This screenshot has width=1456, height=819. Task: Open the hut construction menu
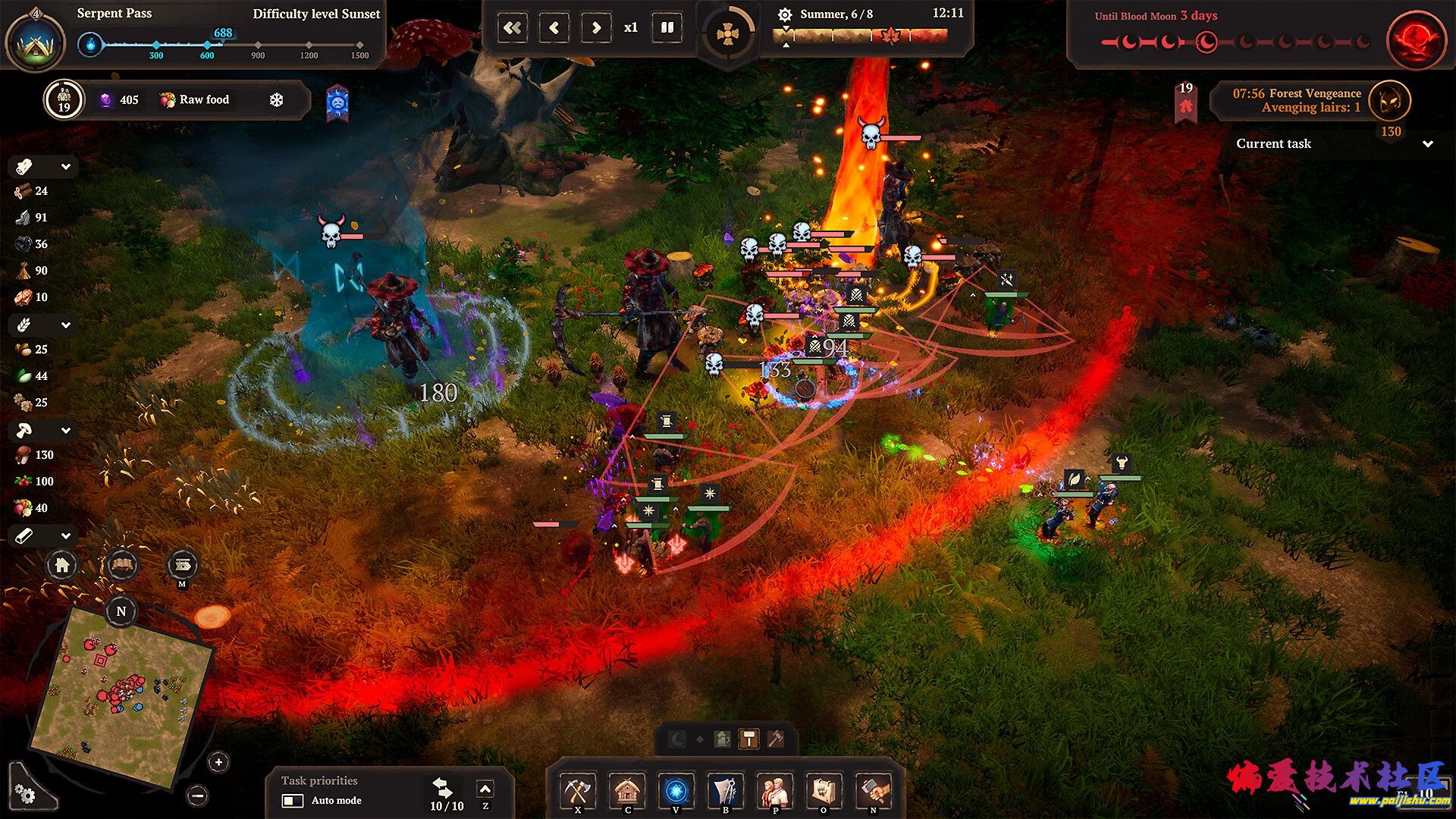tap(627, 791)
